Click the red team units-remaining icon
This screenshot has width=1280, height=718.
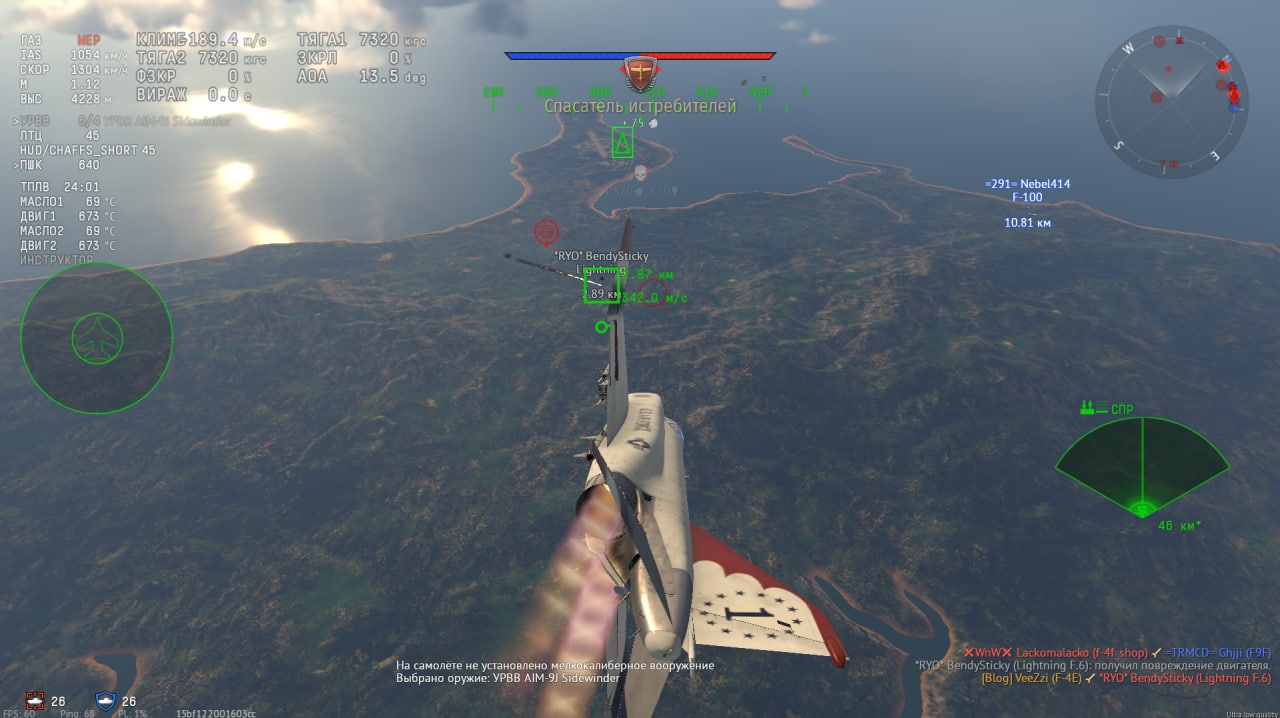point(36,700)
